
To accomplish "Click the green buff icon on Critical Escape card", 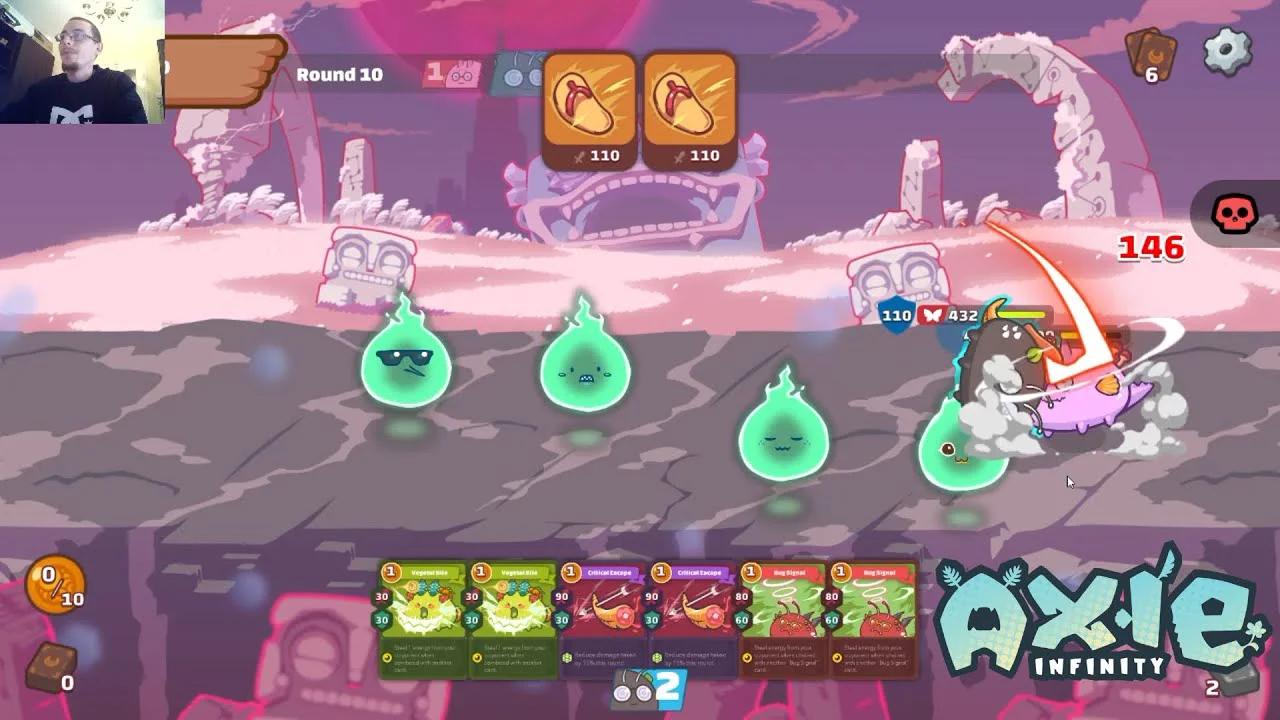I will [565, 658].
